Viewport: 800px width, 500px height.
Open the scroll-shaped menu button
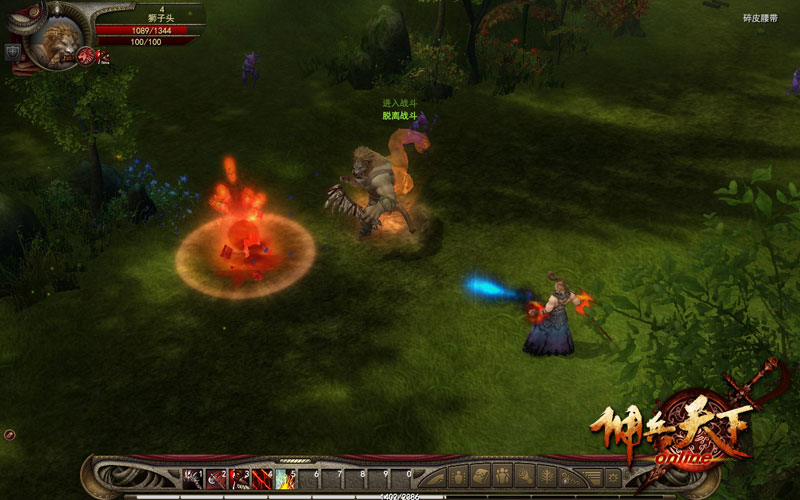click(x=482, y=476)
